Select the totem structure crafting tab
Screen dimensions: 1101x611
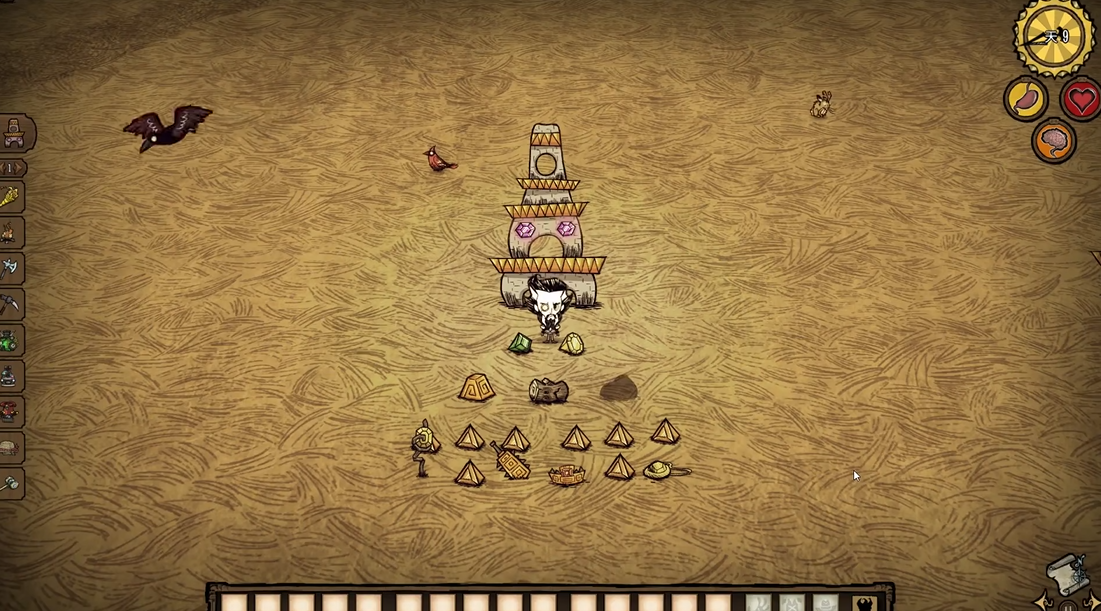(x=15, y=133)
